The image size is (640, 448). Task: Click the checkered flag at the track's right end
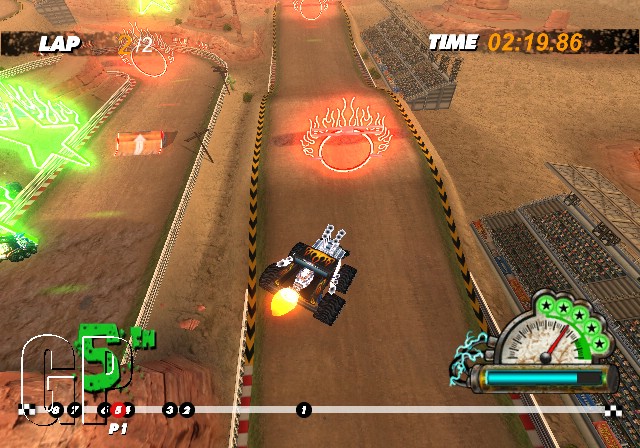(613, 410)
